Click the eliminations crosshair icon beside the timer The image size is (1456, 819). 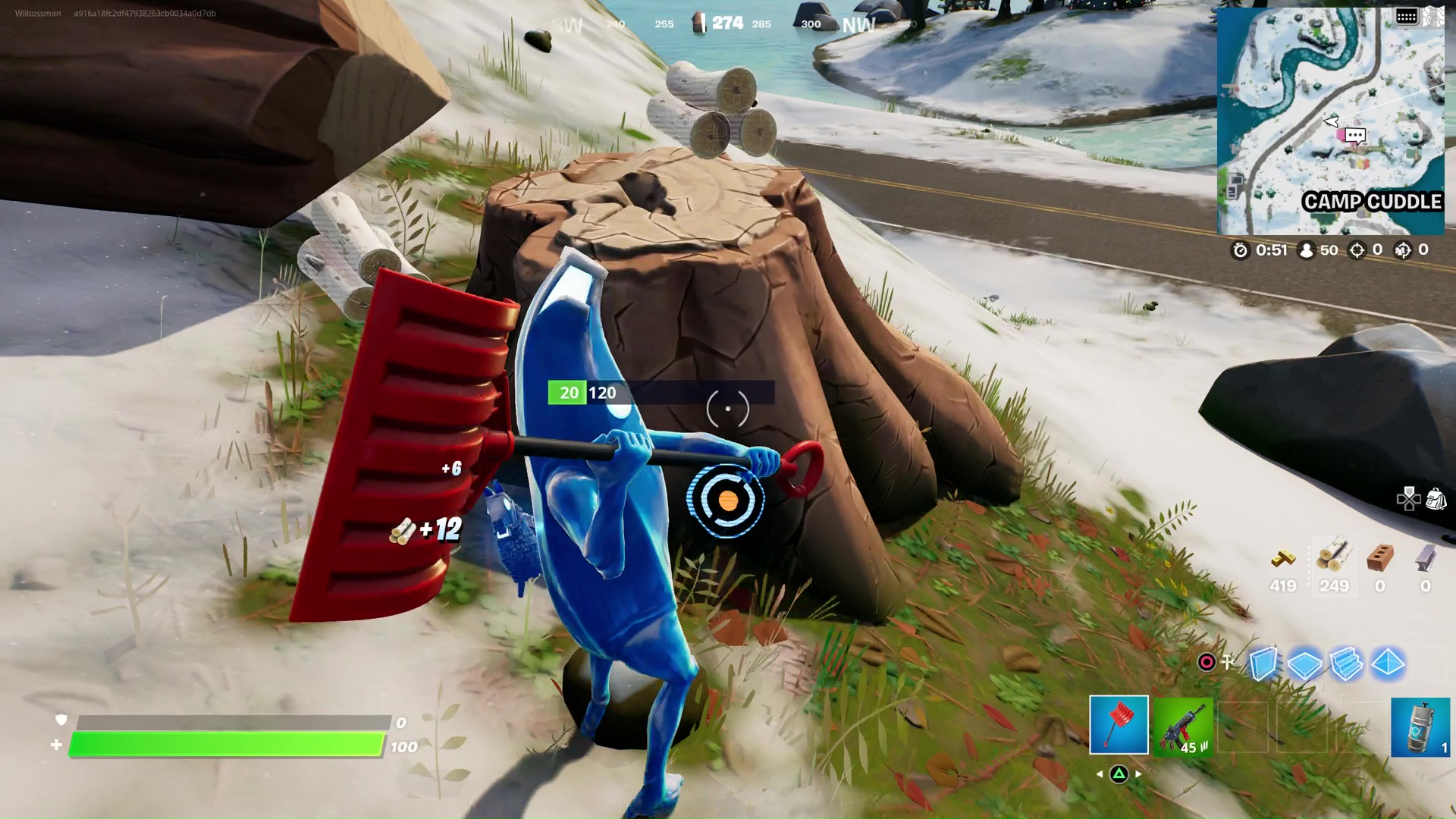tap(1356, 250)
